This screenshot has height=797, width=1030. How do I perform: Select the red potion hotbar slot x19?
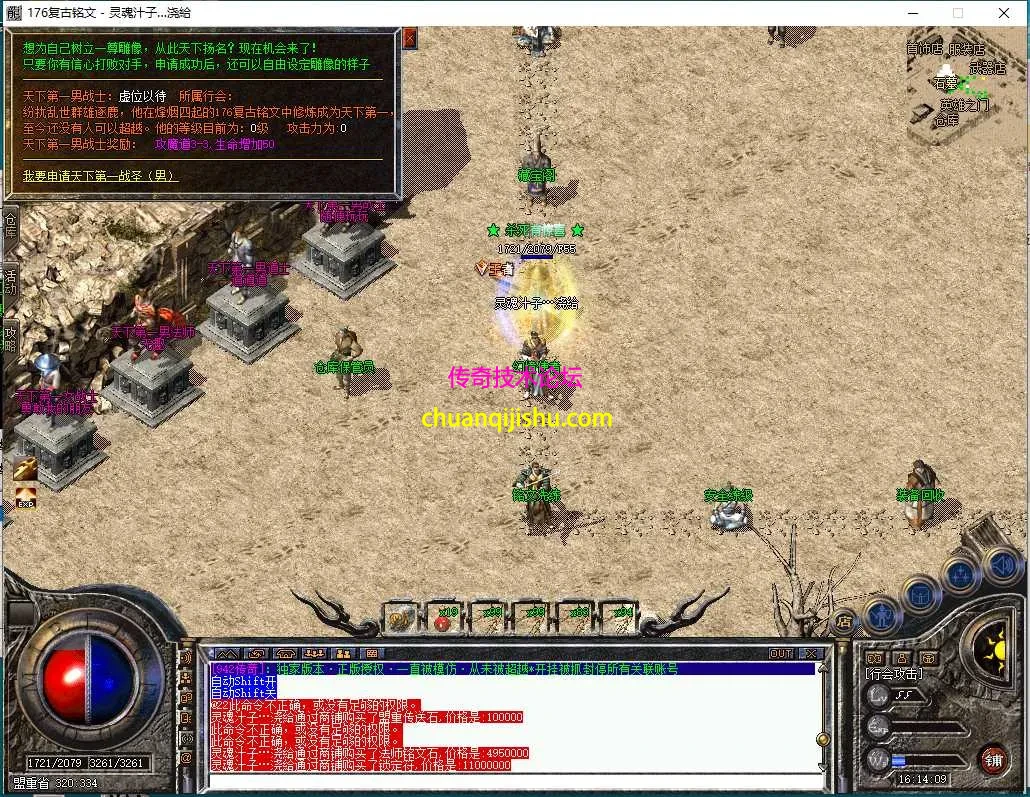pyautogui.click(x=444, y=619)
